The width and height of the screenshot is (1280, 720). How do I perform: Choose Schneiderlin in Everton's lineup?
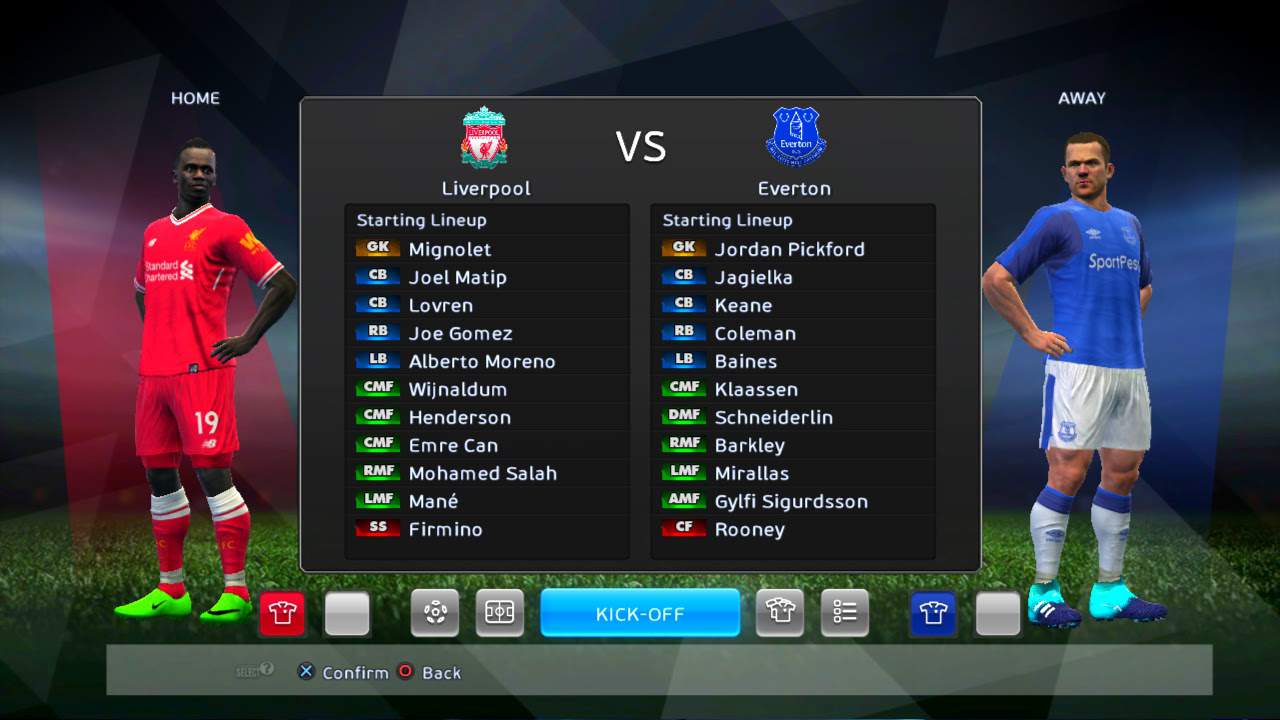point(773,417)
